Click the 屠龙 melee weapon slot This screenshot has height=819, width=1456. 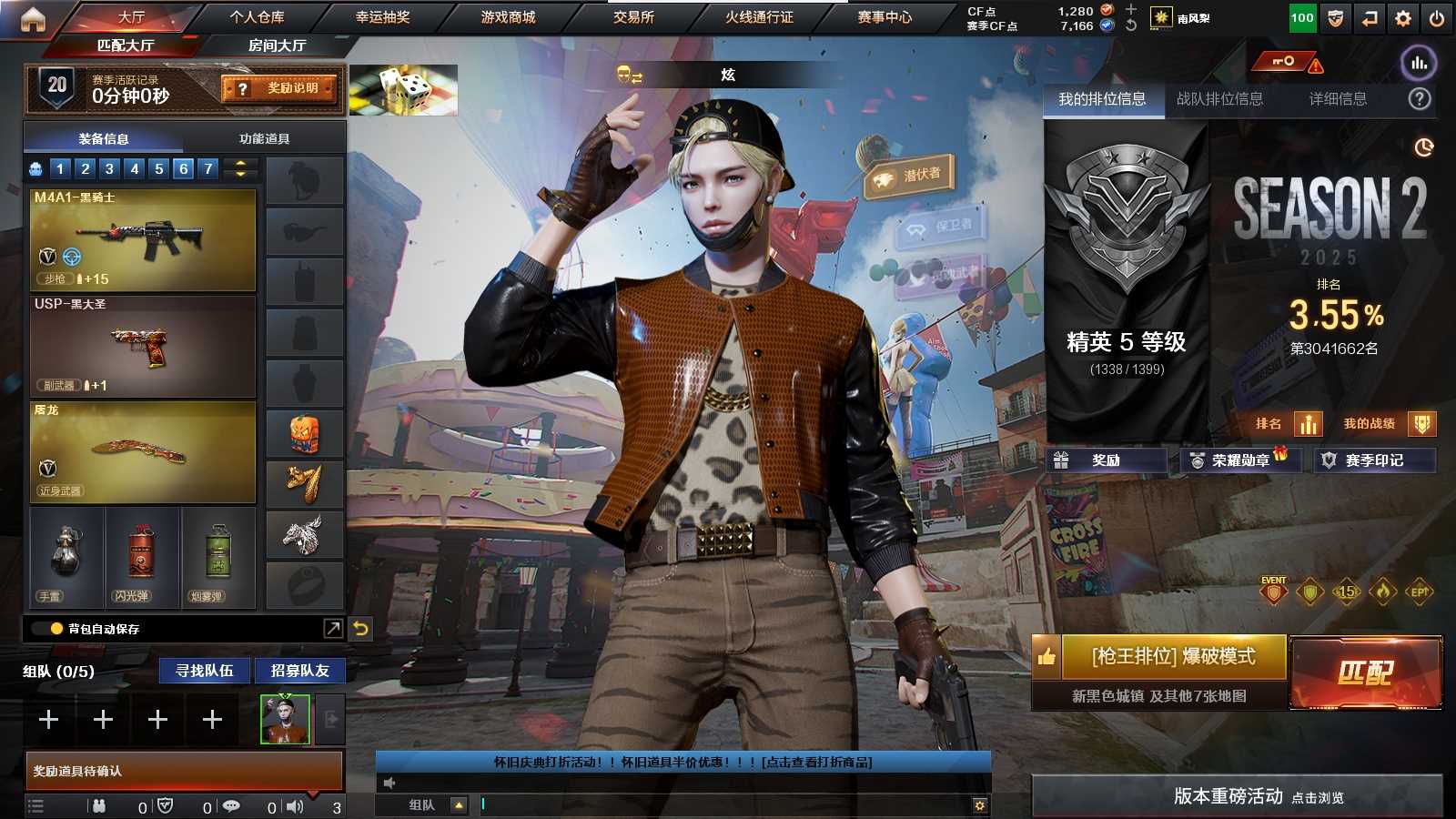[x=143, y=452]
